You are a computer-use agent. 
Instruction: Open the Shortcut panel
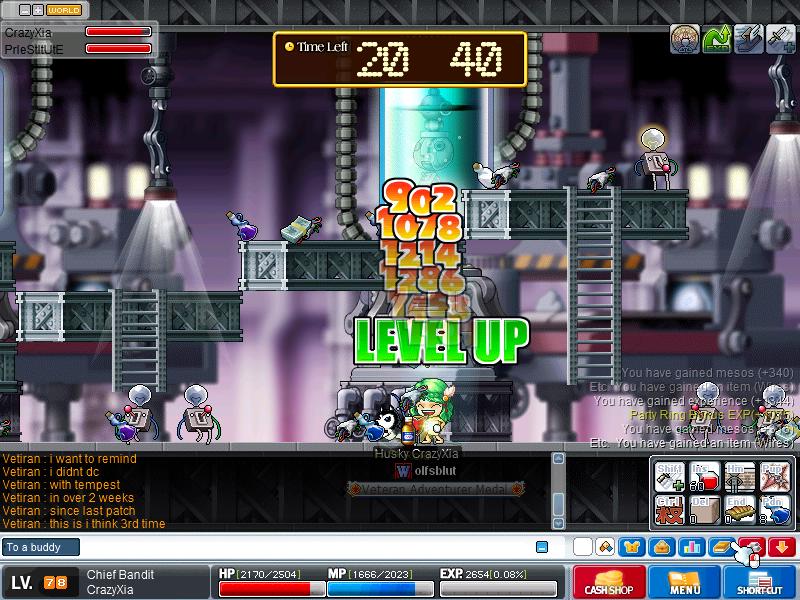point(760,583)
